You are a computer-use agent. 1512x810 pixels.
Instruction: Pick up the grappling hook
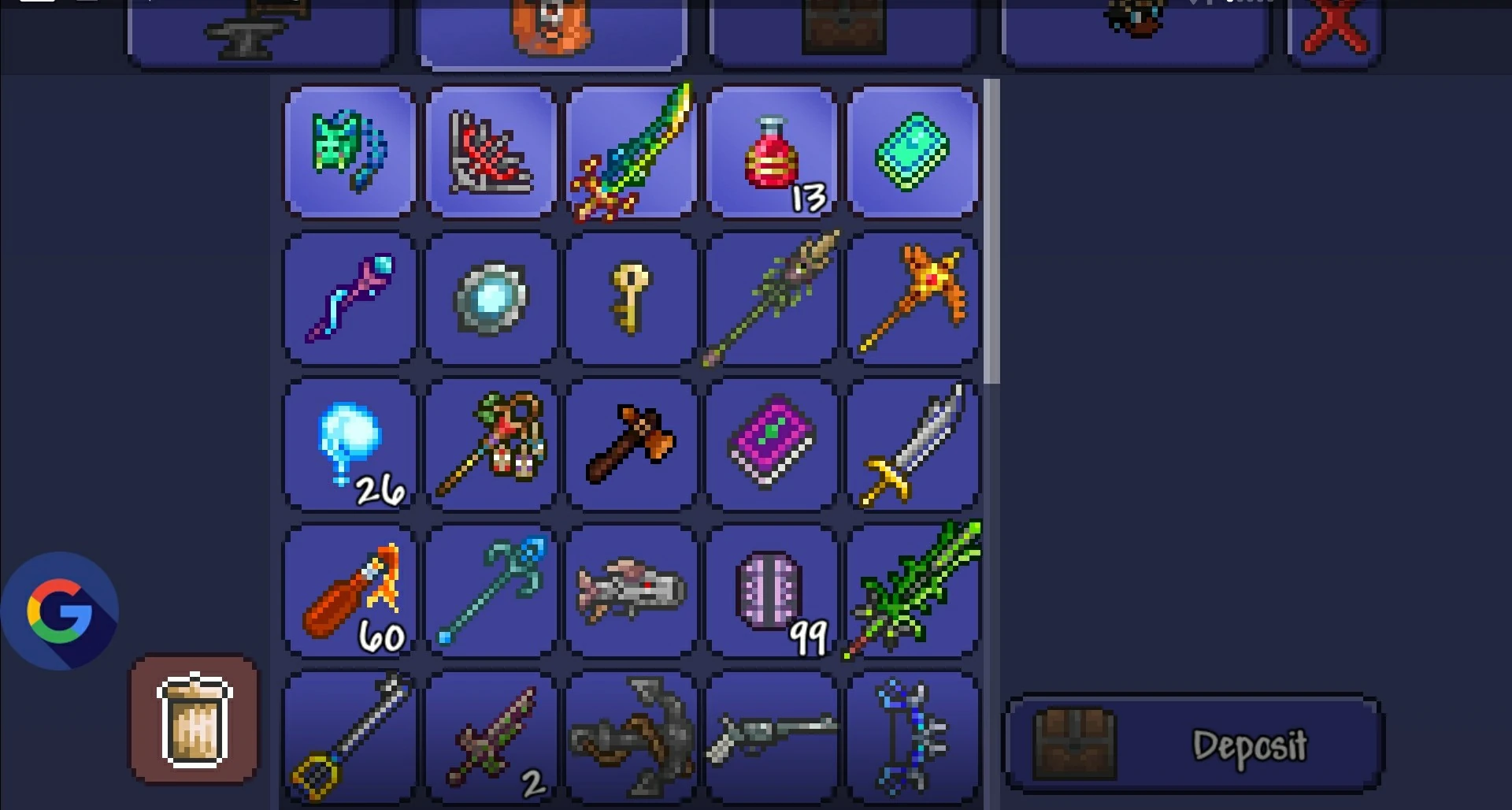(x=632, y=737)
